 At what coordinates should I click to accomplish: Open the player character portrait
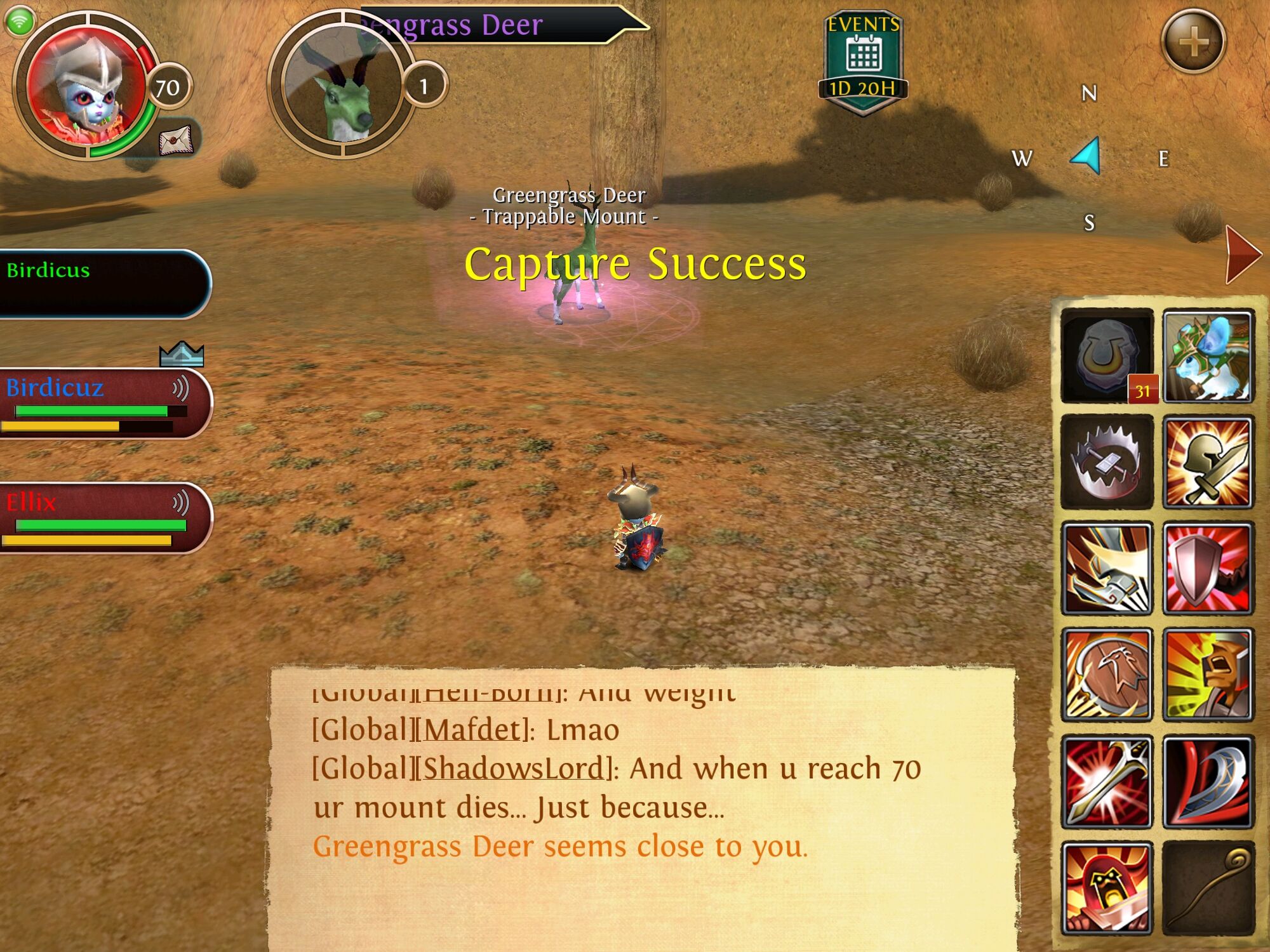(86, 87)
